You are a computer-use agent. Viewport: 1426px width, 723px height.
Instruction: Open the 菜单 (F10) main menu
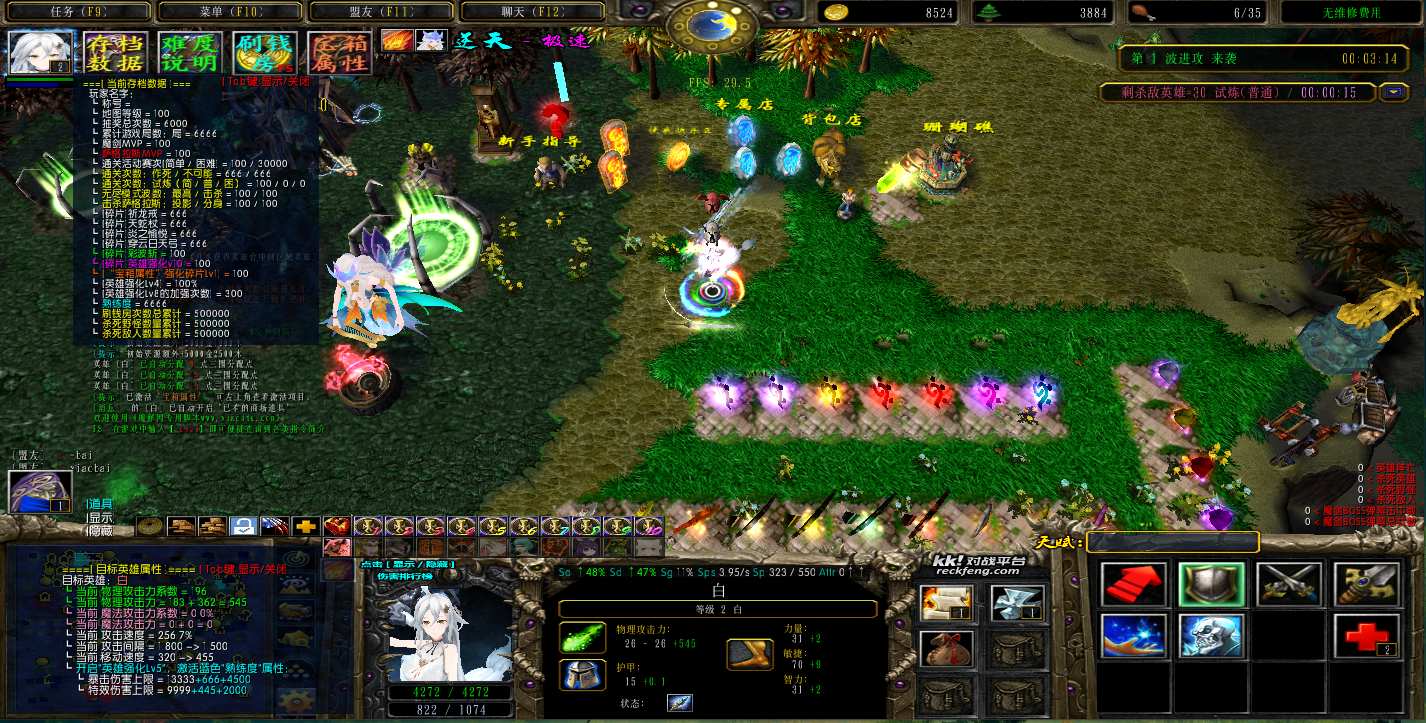229,12
